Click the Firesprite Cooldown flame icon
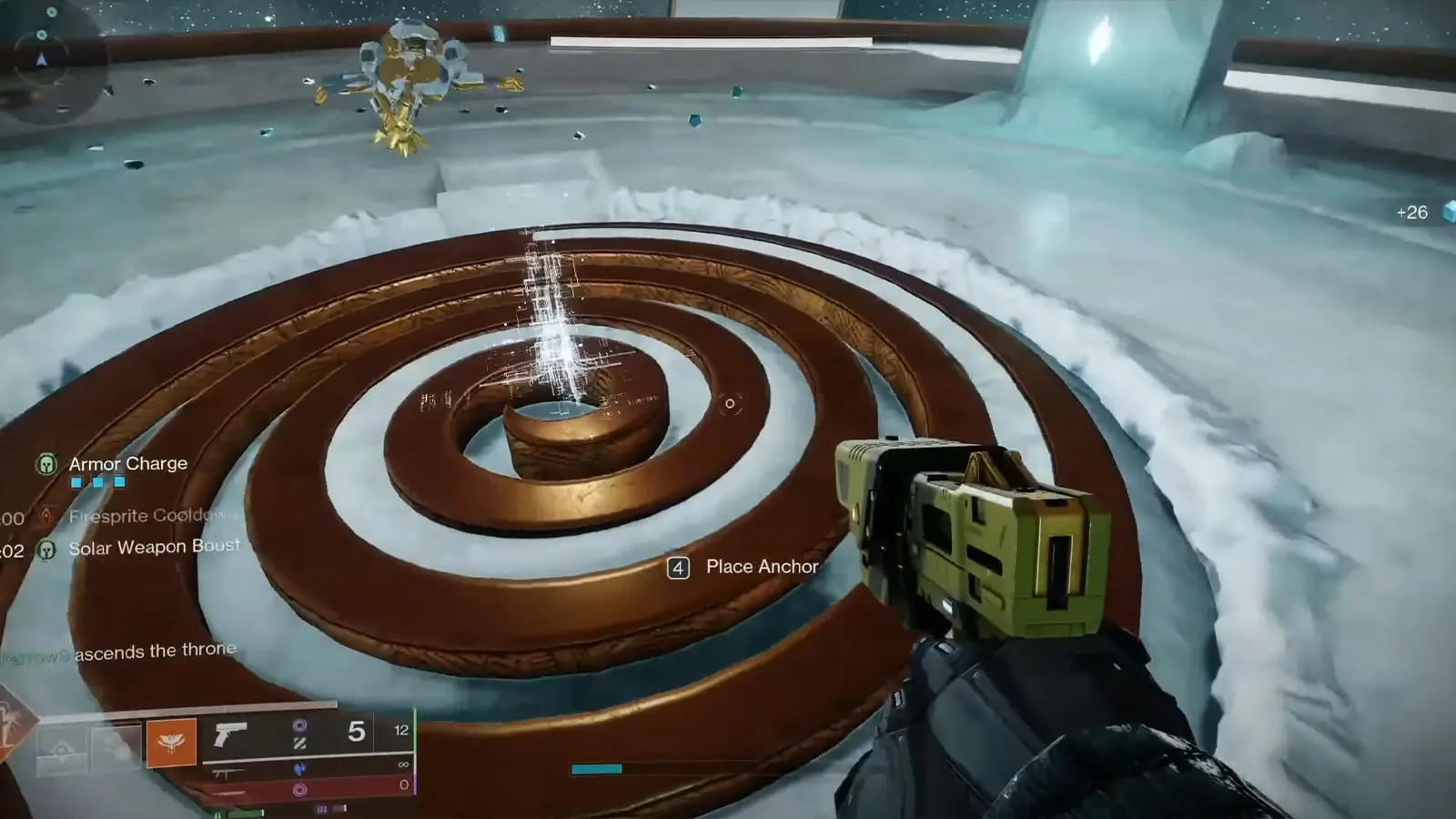Viewport: 1456px width, 819px height. pos(47,517)
